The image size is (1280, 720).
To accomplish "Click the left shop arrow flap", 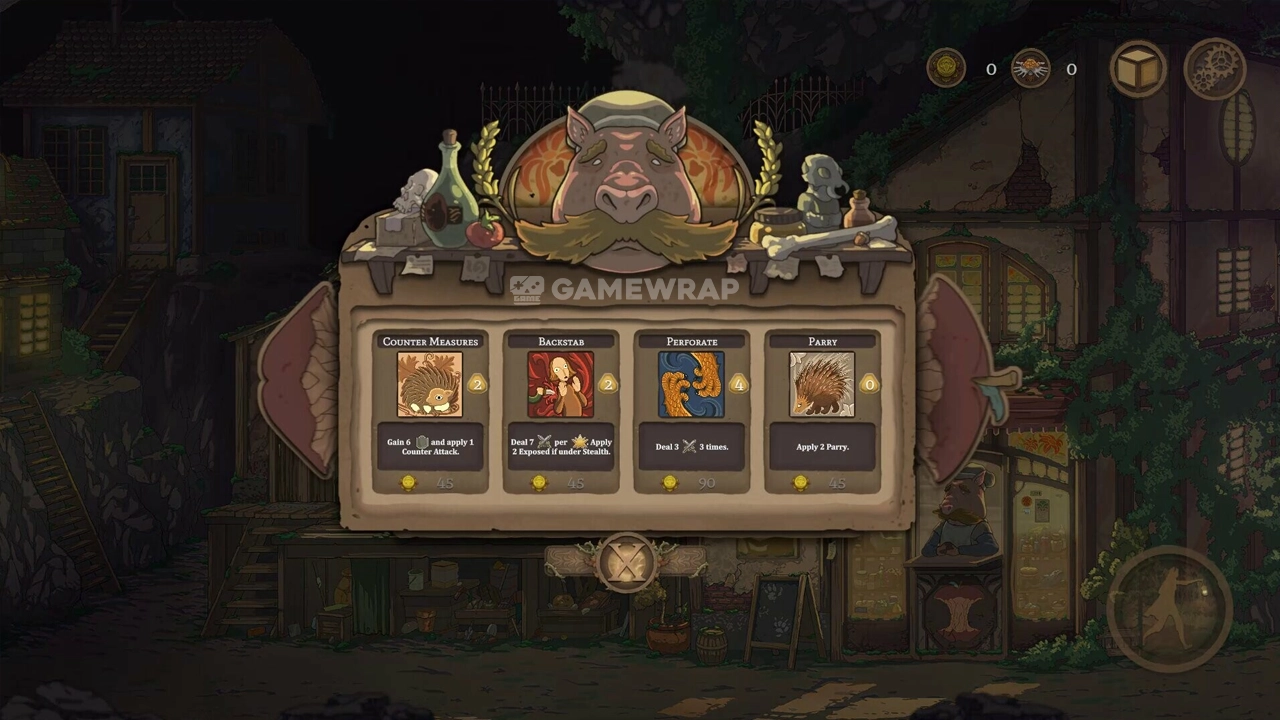I will (299, 380).
